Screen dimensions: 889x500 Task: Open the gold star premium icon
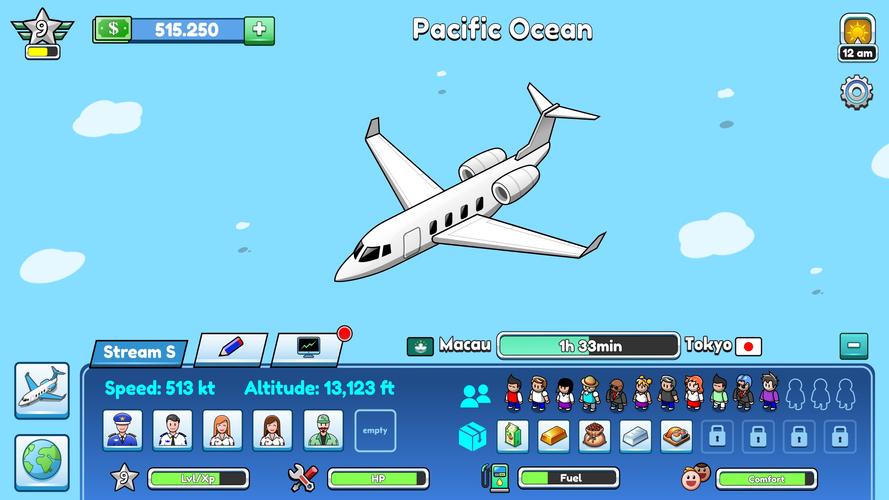pyautogui.click(x=858, y=30)
